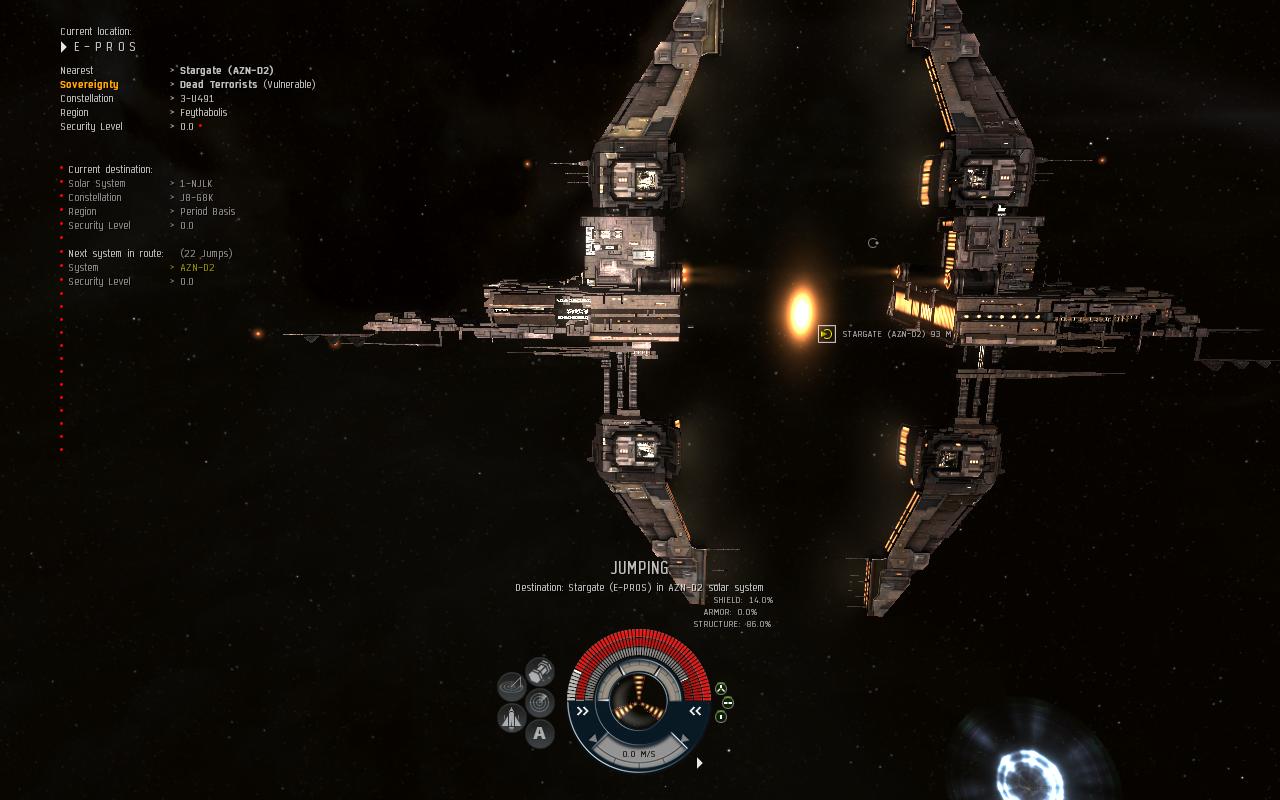
Task: Open the Feythabolis region link
Action: pos(203,113)
